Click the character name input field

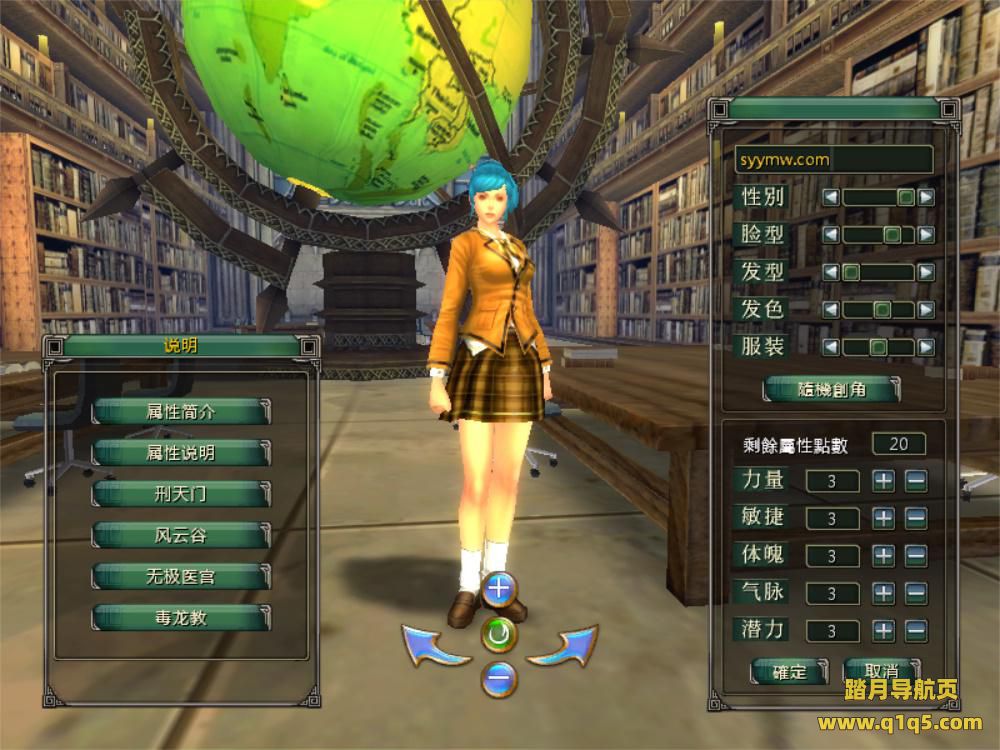point(833,159)
